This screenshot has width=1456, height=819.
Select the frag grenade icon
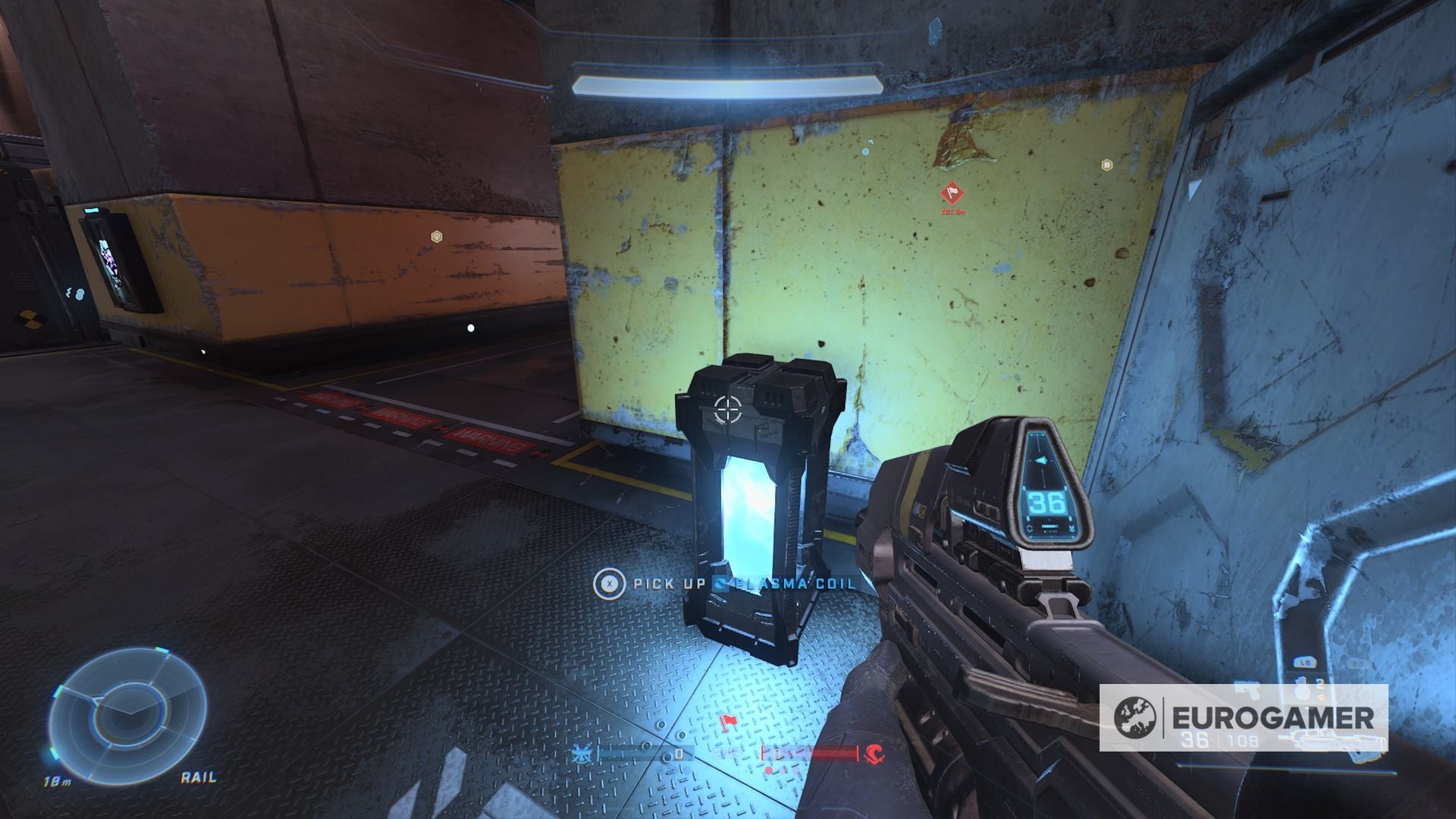click(x=1301, y=691)
